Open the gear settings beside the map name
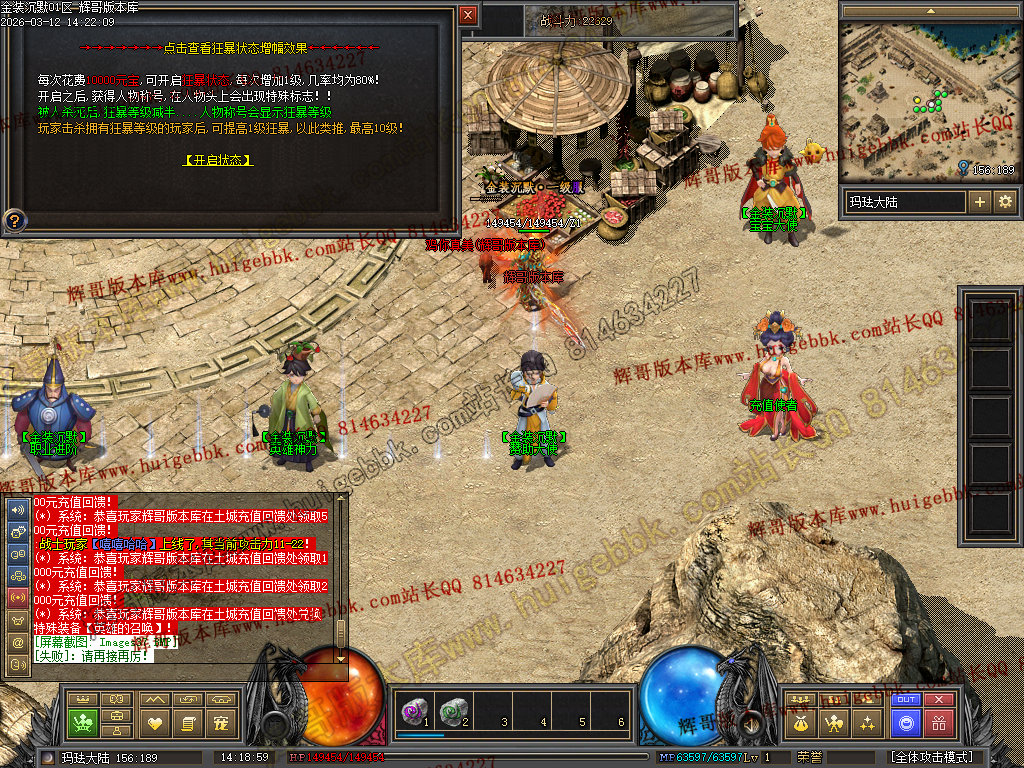 tap(1004, 202)
